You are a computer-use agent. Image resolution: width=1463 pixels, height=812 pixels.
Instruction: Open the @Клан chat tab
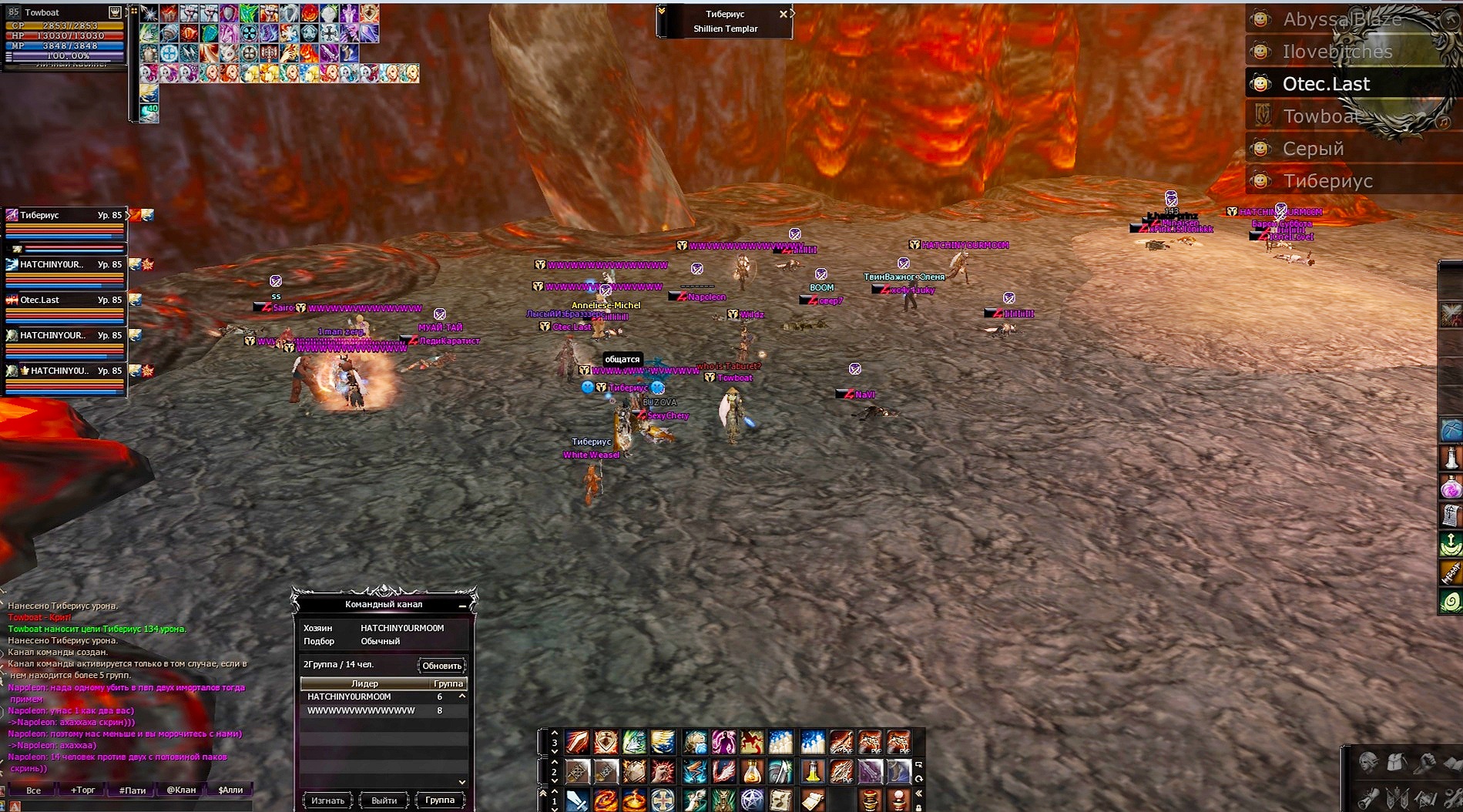pyautogui.click(x=181, y=790)
